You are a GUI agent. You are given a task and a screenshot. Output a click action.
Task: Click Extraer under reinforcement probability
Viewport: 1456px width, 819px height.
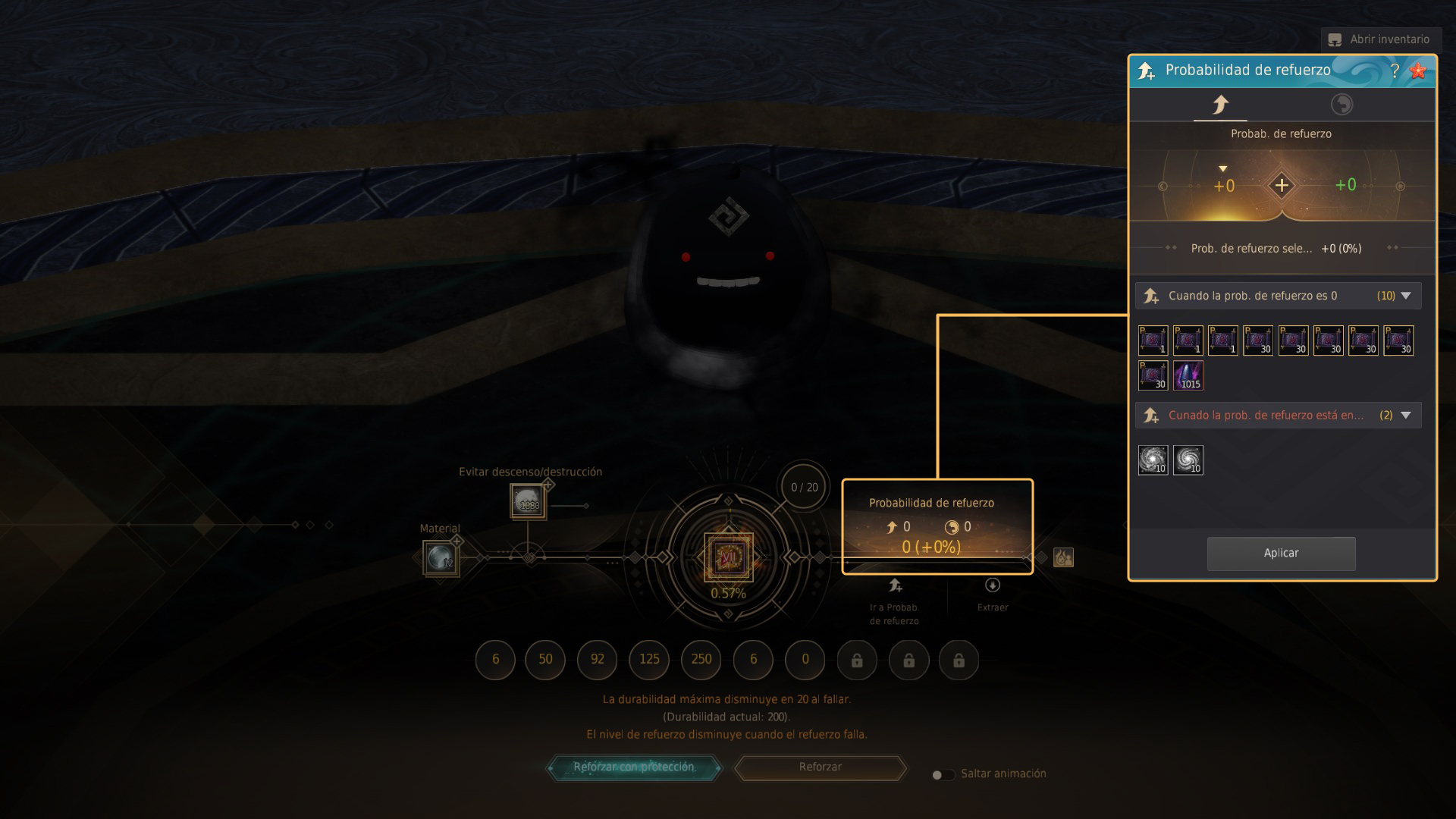click(992, 593)
